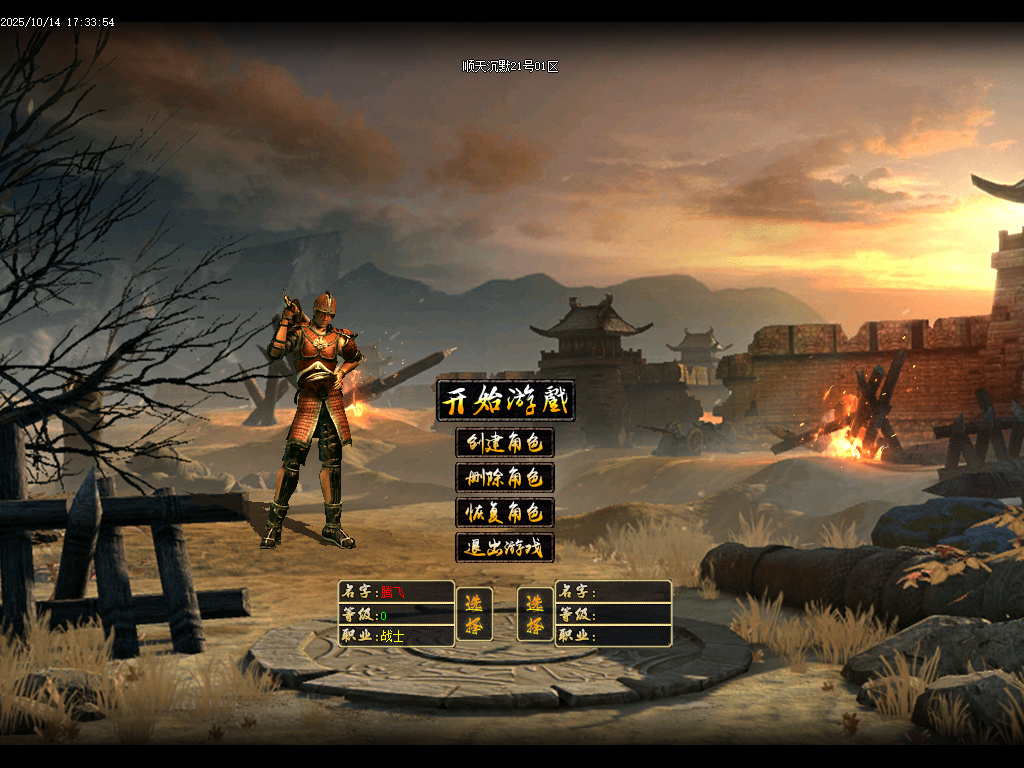Screen dimensions: 1024x768
Task: Open 创建角色 to create a character
Action: (505, 443)
